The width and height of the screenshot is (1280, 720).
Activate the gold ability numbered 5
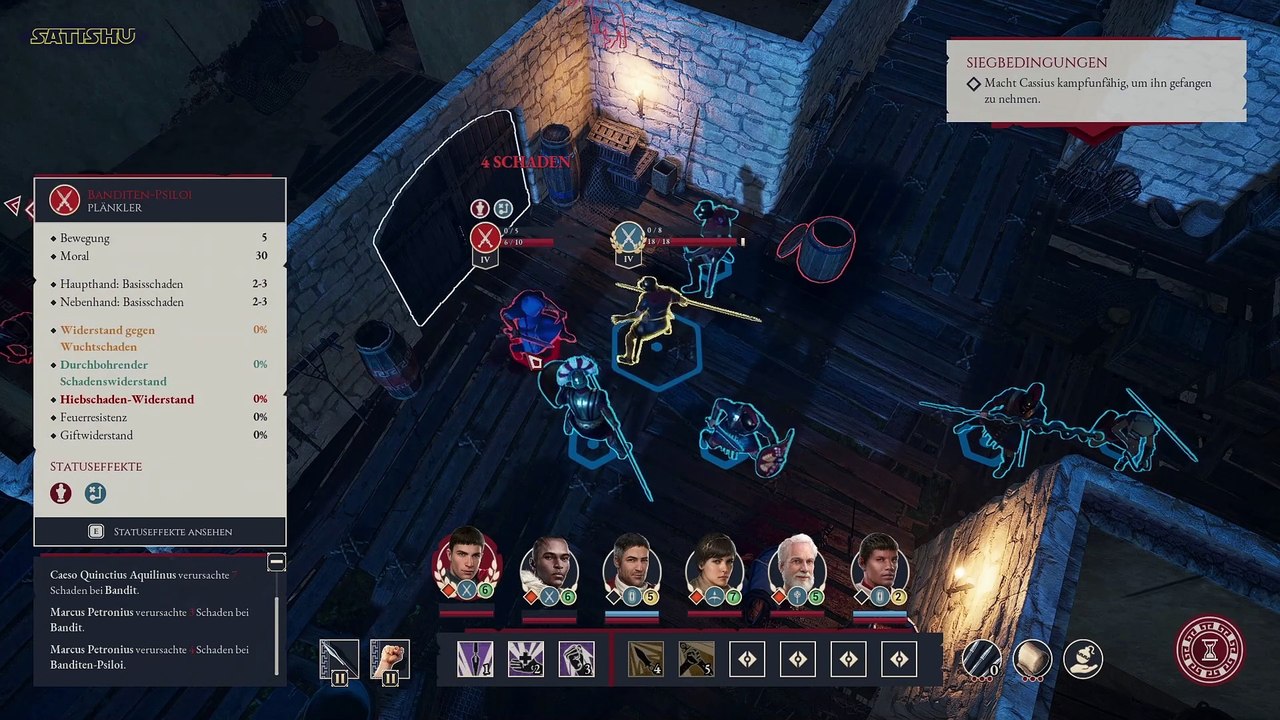(696, 659)
